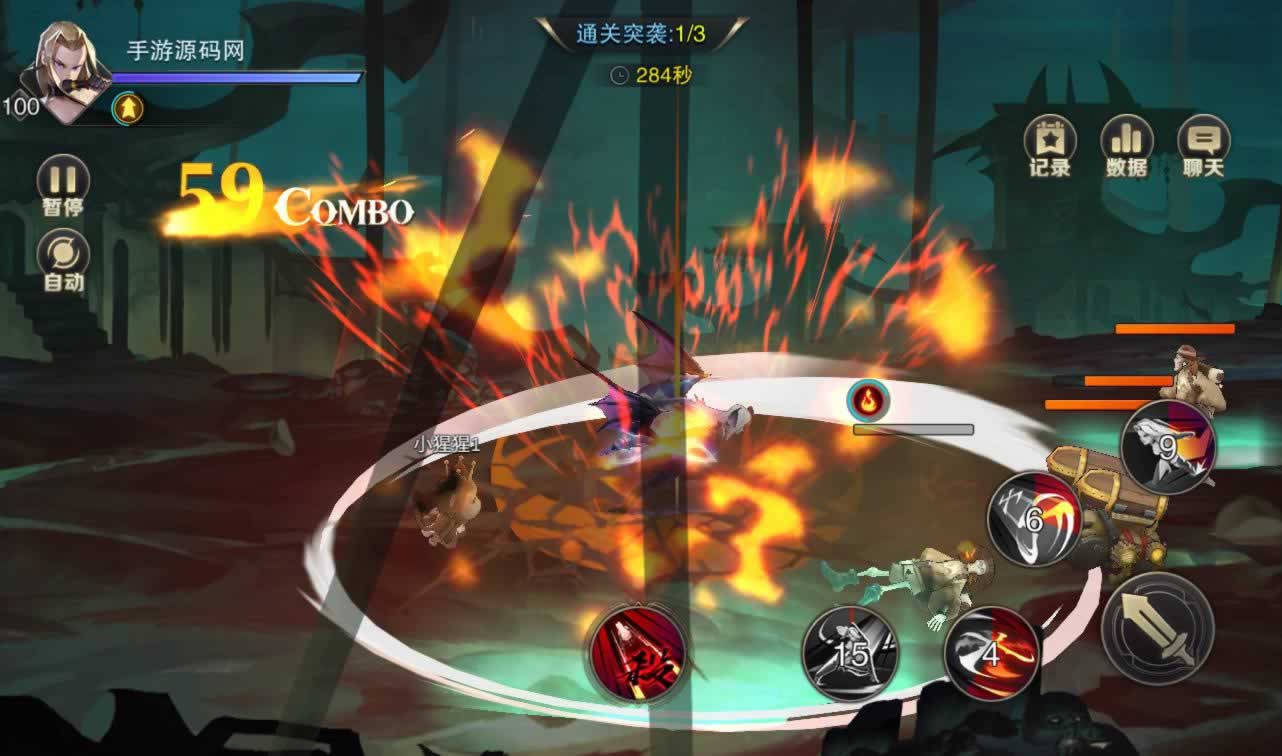Activate the red ultimate skill icon
The image size is (1282, 756).
click(x=637, y=653)
